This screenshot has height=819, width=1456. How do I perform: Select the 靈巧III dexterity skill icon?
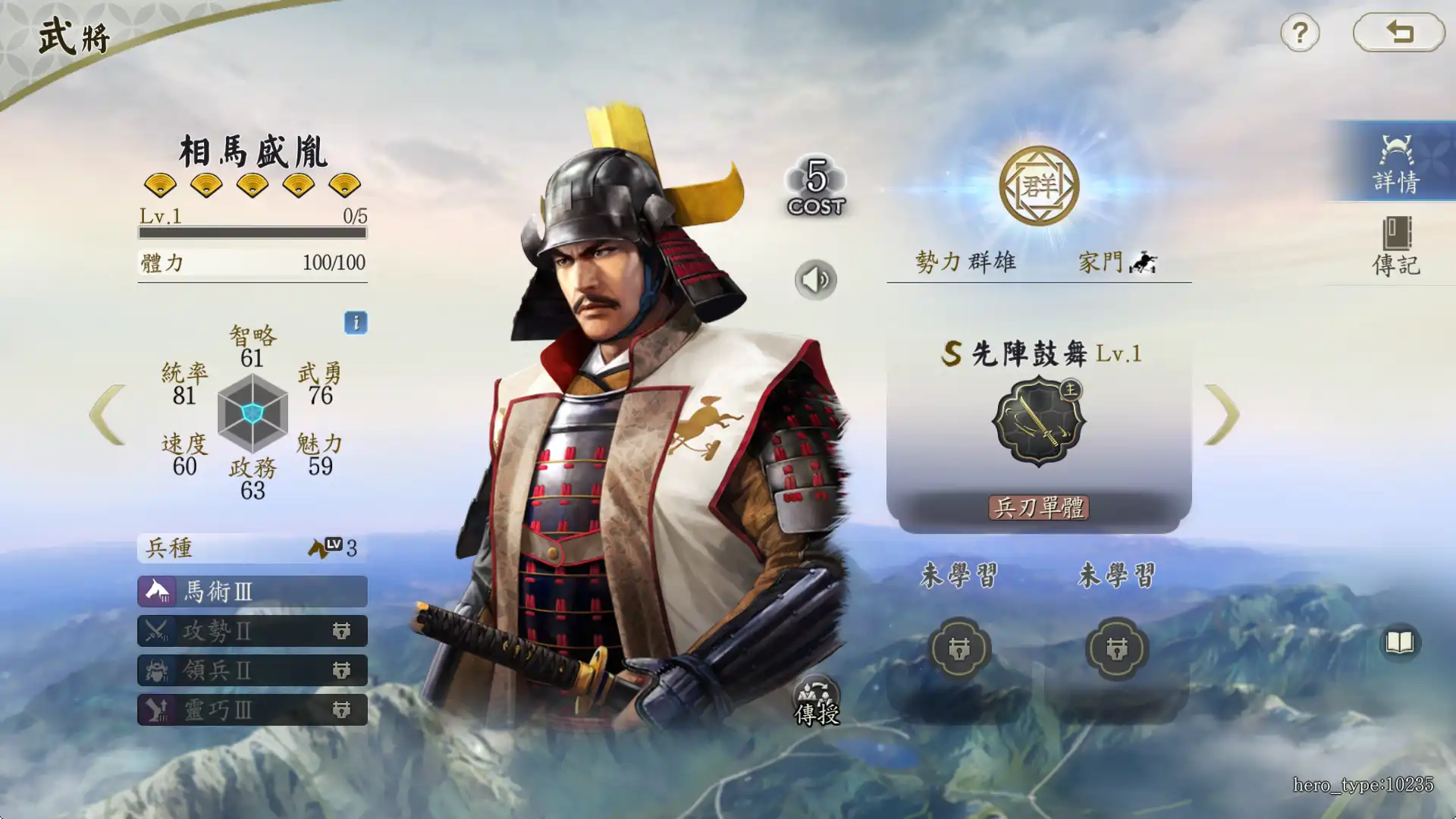[157, 711]
